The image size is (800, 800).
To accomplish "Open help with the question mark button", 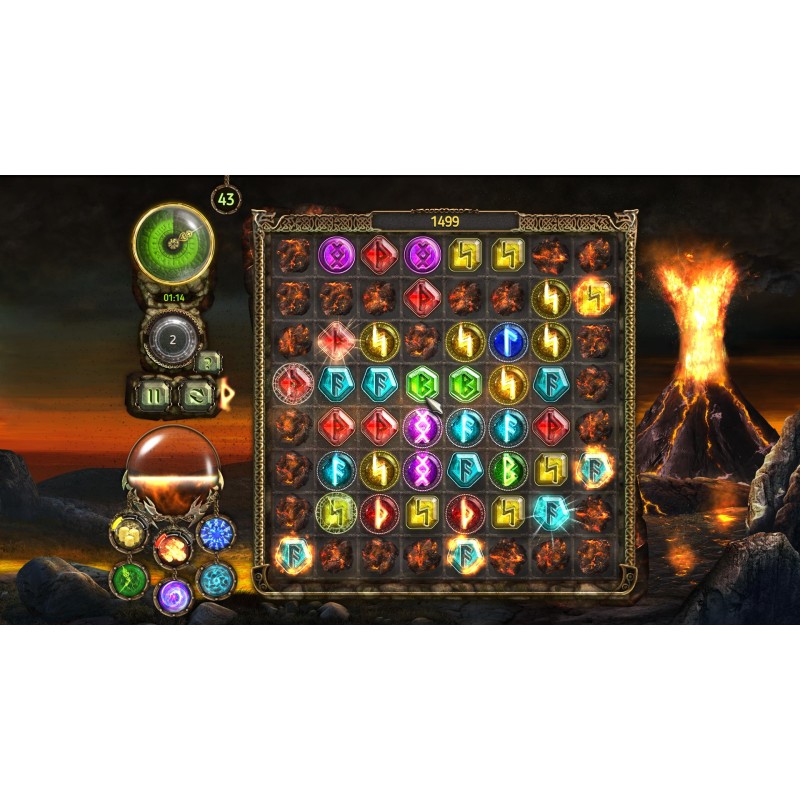I will (207, 363).
